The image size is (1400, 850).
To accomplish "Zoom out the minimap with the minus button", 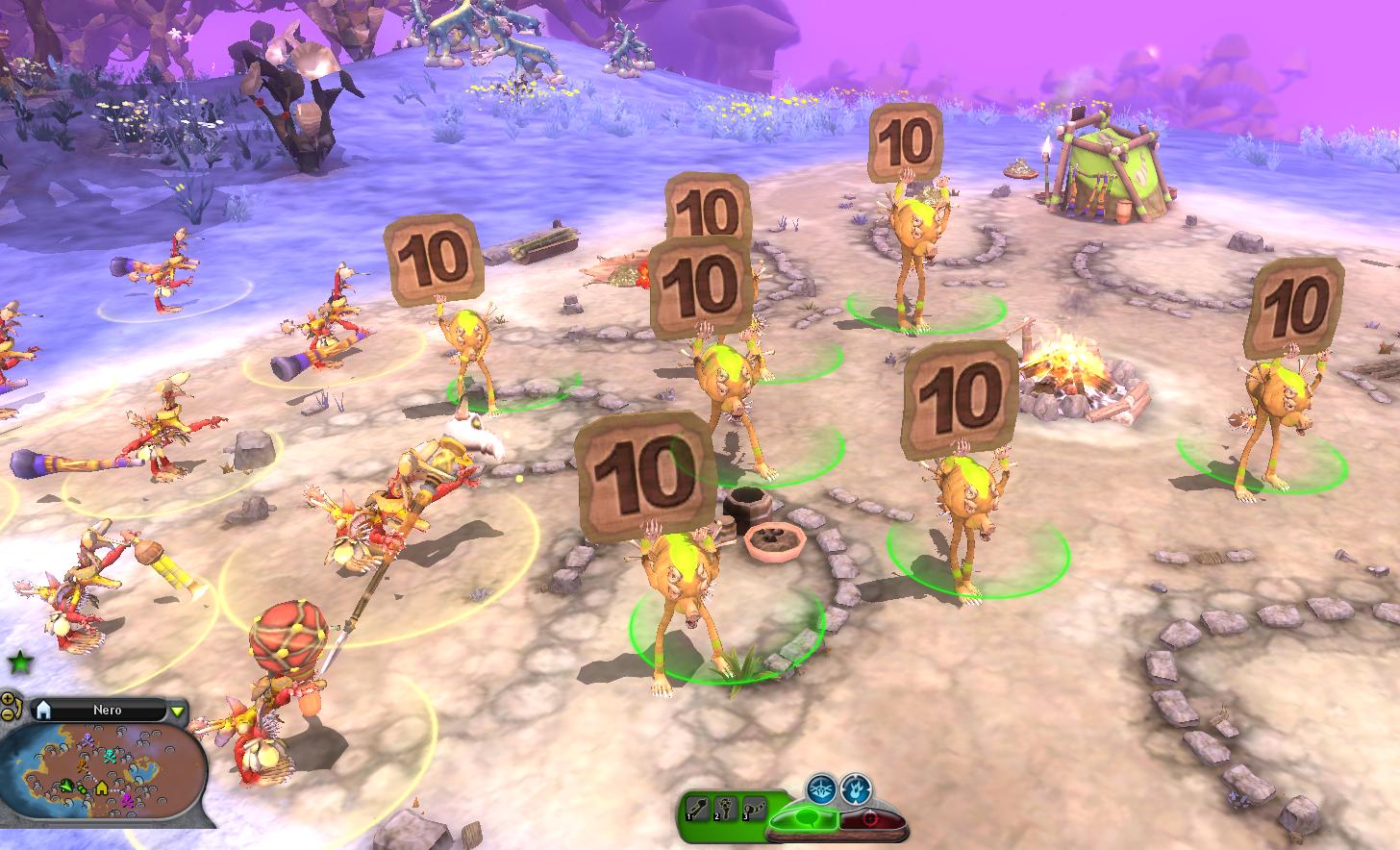I will 8,713.
